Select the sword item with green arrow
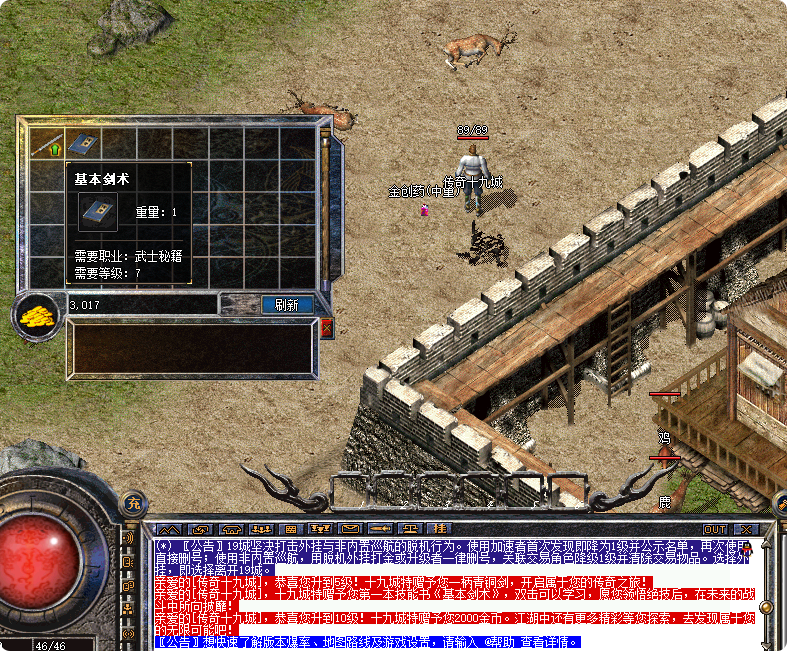The width and height of the screenshot is (787, 651). pyautogui.click(x=48, y=144)
